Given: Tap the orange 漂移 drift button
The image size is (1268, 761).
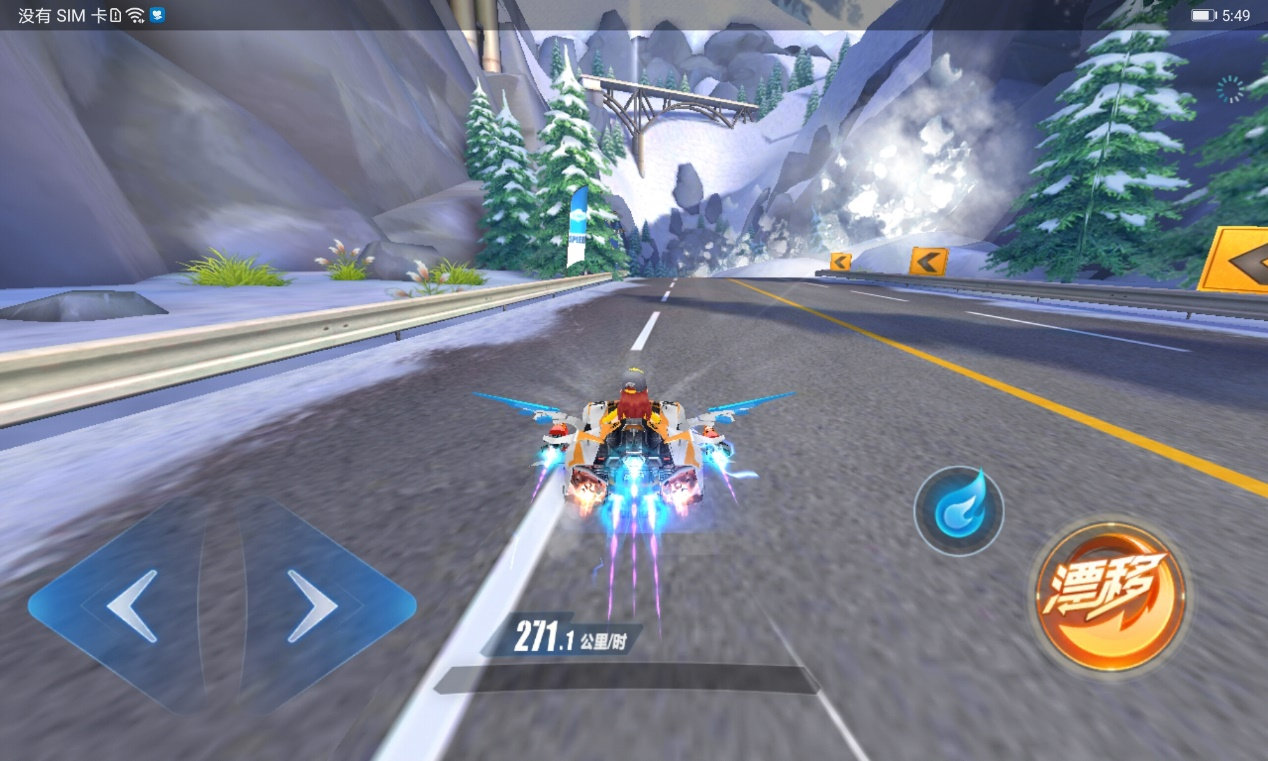Looking at the screenshot, I should 1109,596.
